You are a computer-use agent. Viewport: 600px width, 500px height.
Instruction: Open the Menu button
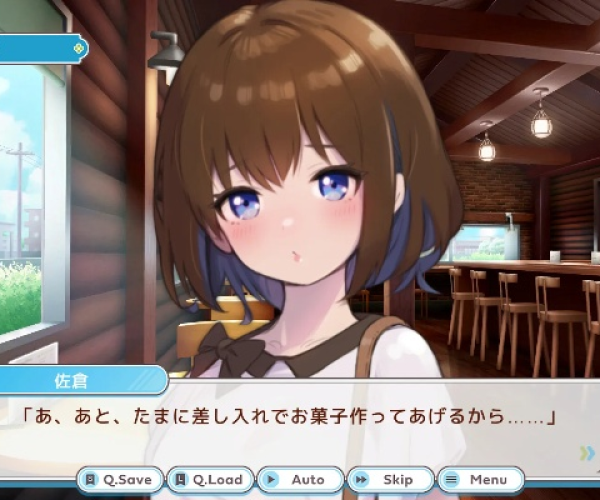point(480,480)
